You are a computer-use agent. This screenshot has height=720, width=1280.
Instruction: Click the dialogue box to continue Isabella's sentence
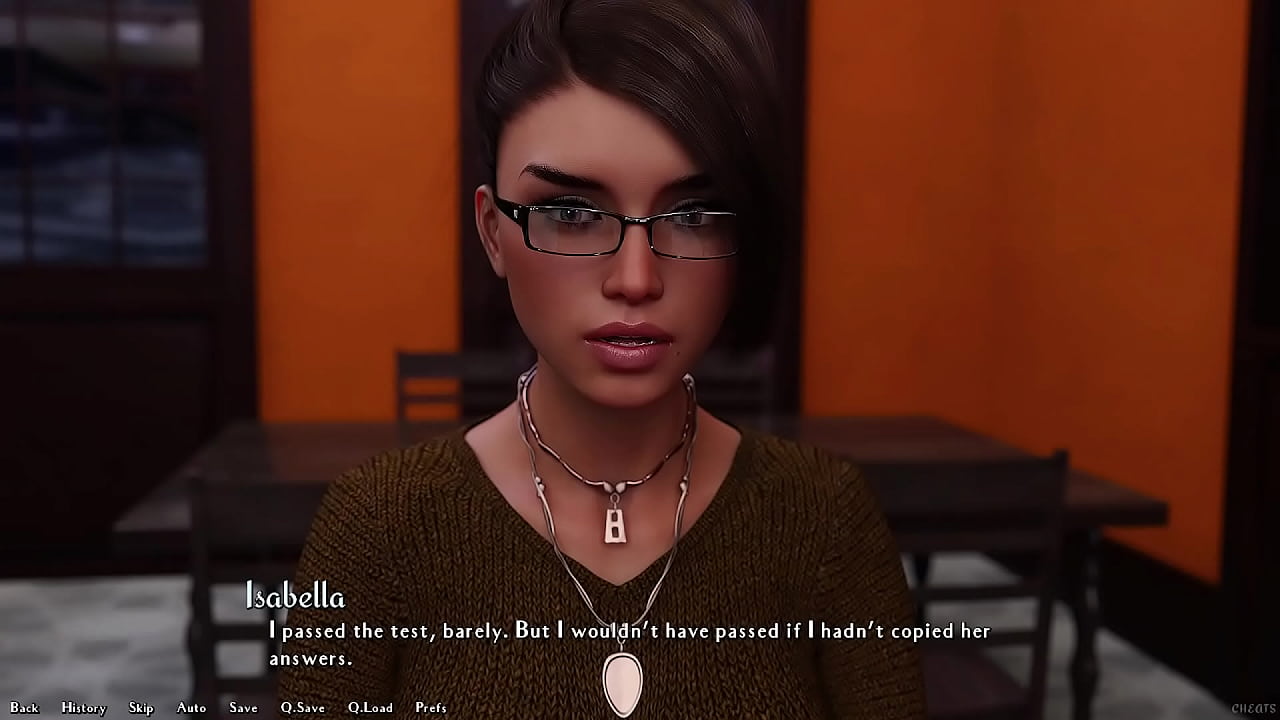(630, 645)
